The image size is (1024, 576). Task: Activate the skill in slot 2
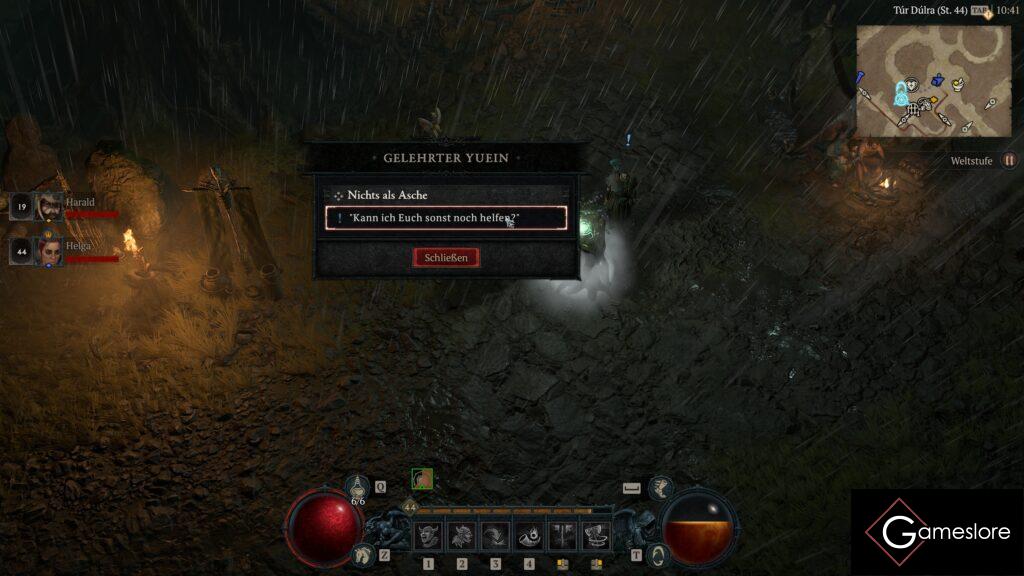coord(461,537)
